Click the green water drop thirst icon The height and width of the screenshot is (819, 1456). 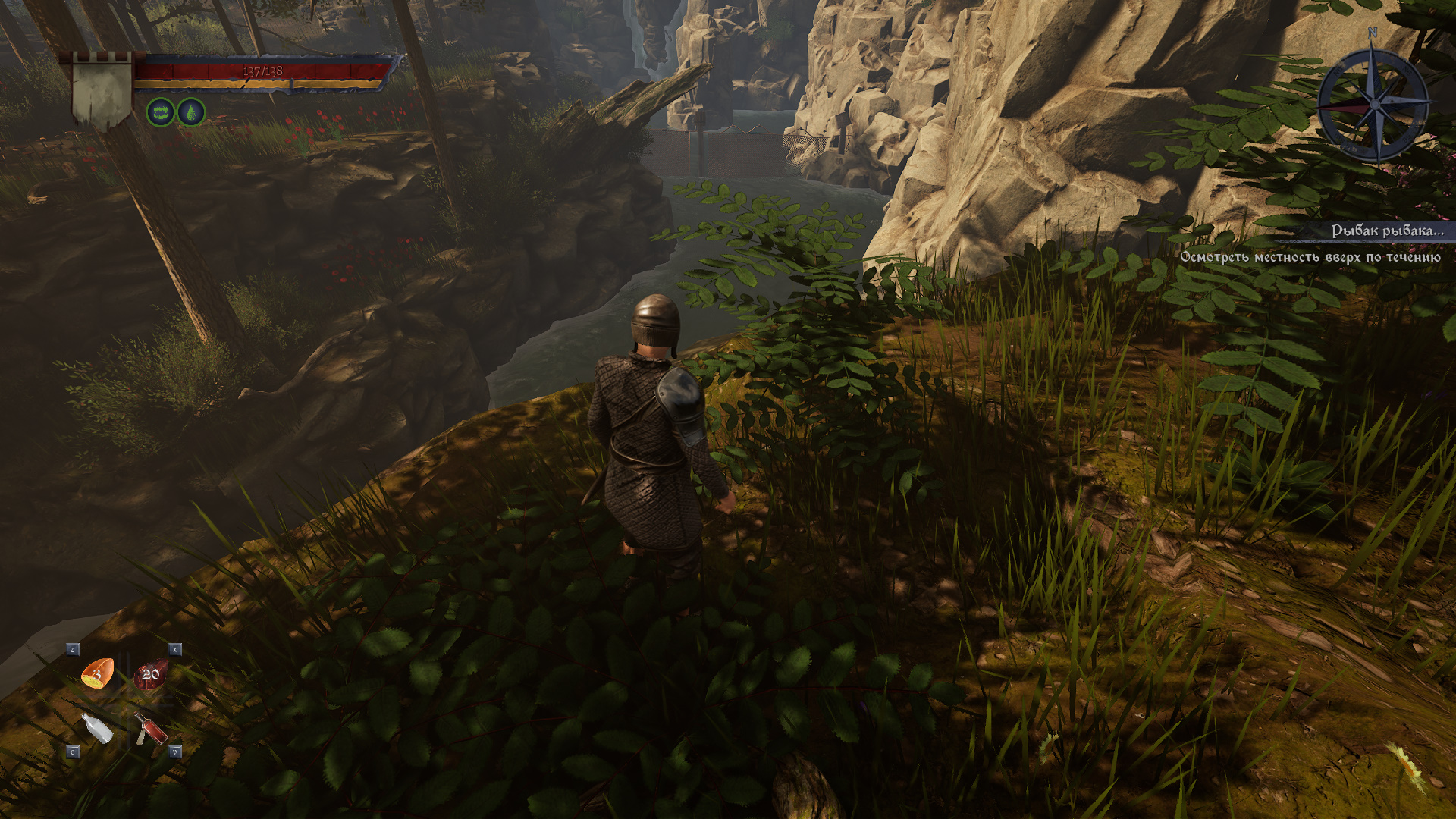click(x=191, y=113)
